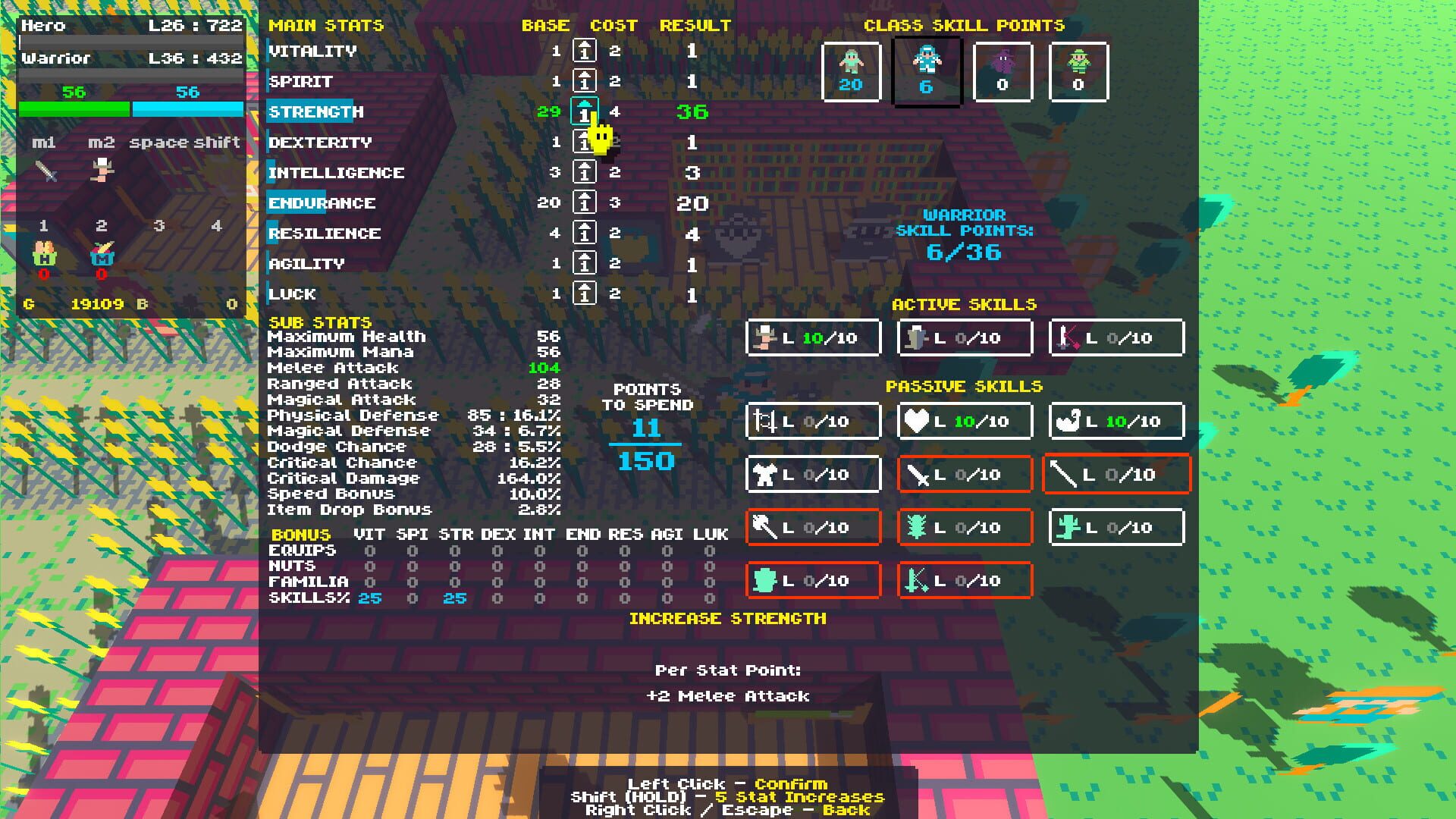The height and width of the screenshot is (819, 1456).
Task: Select the sword passive skill
Action: 964,474
